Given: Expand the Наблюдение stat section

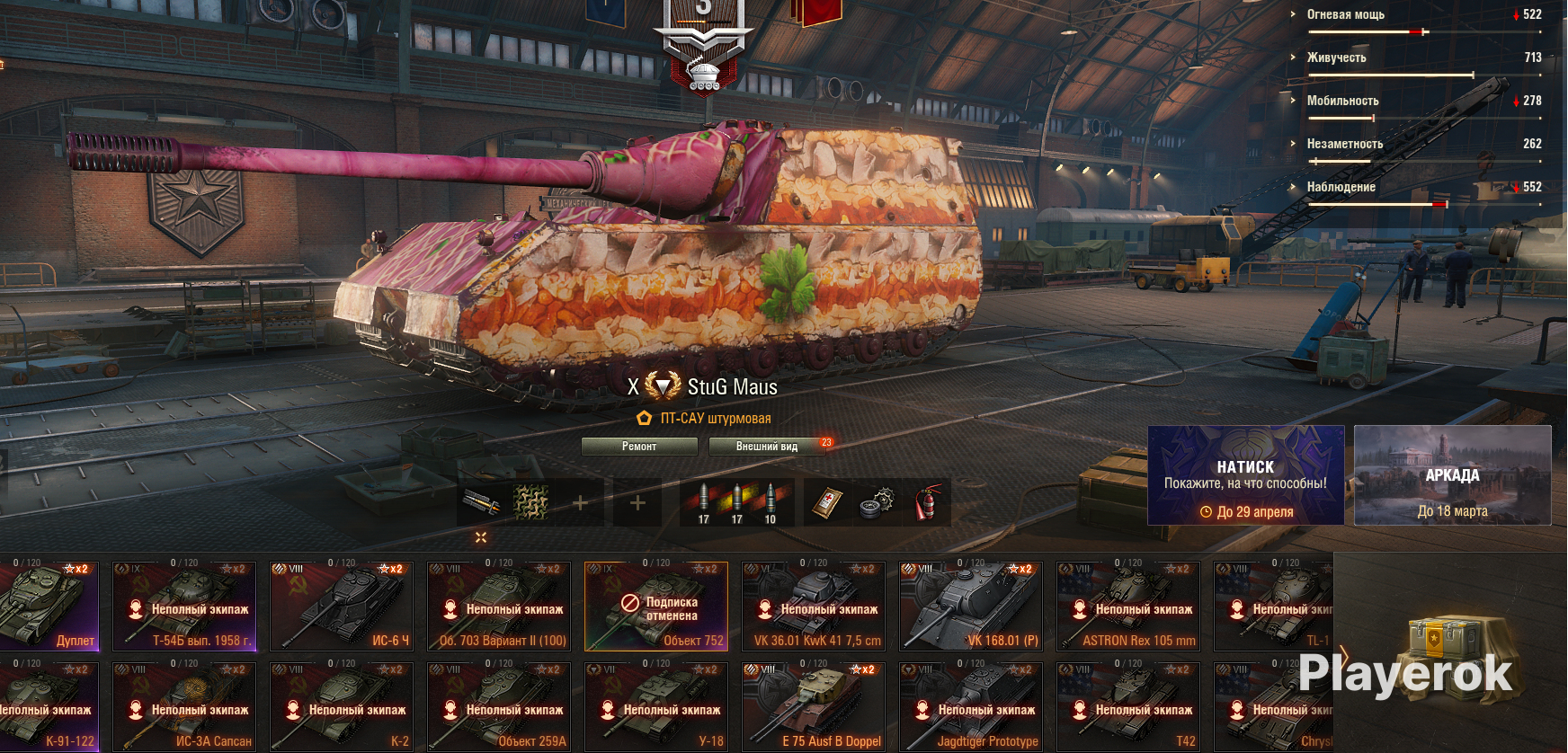Looking at the screenshot, I should [x=1341, y=187].
